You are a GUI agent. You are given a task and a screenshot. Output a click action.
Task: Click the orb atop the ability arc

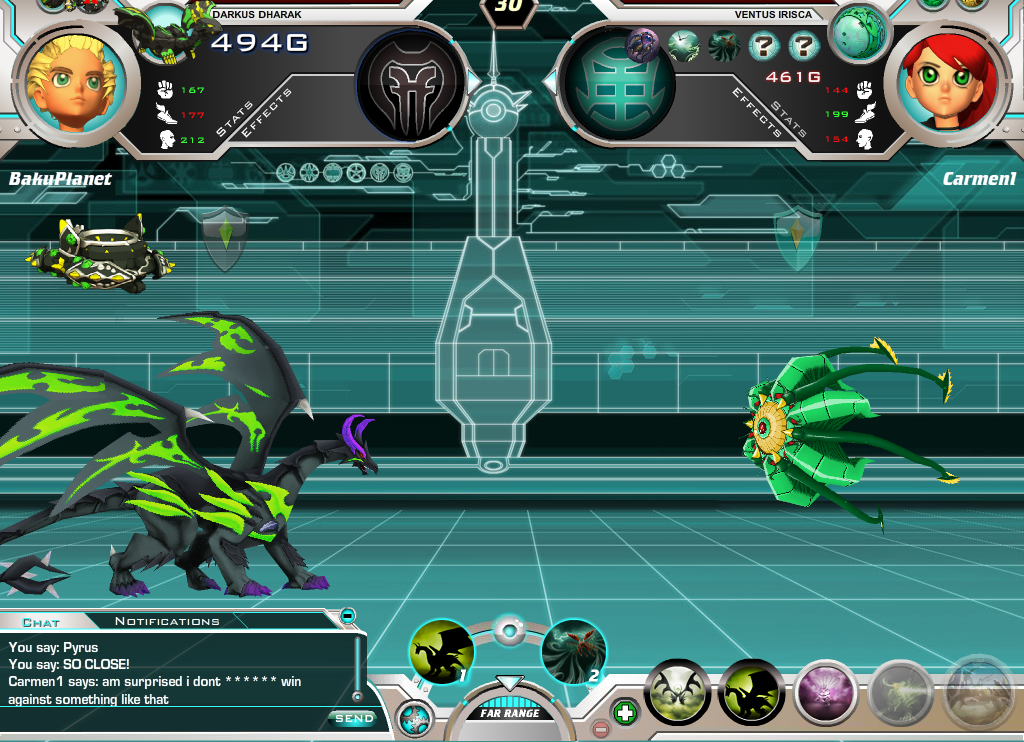tap(509, 631)
